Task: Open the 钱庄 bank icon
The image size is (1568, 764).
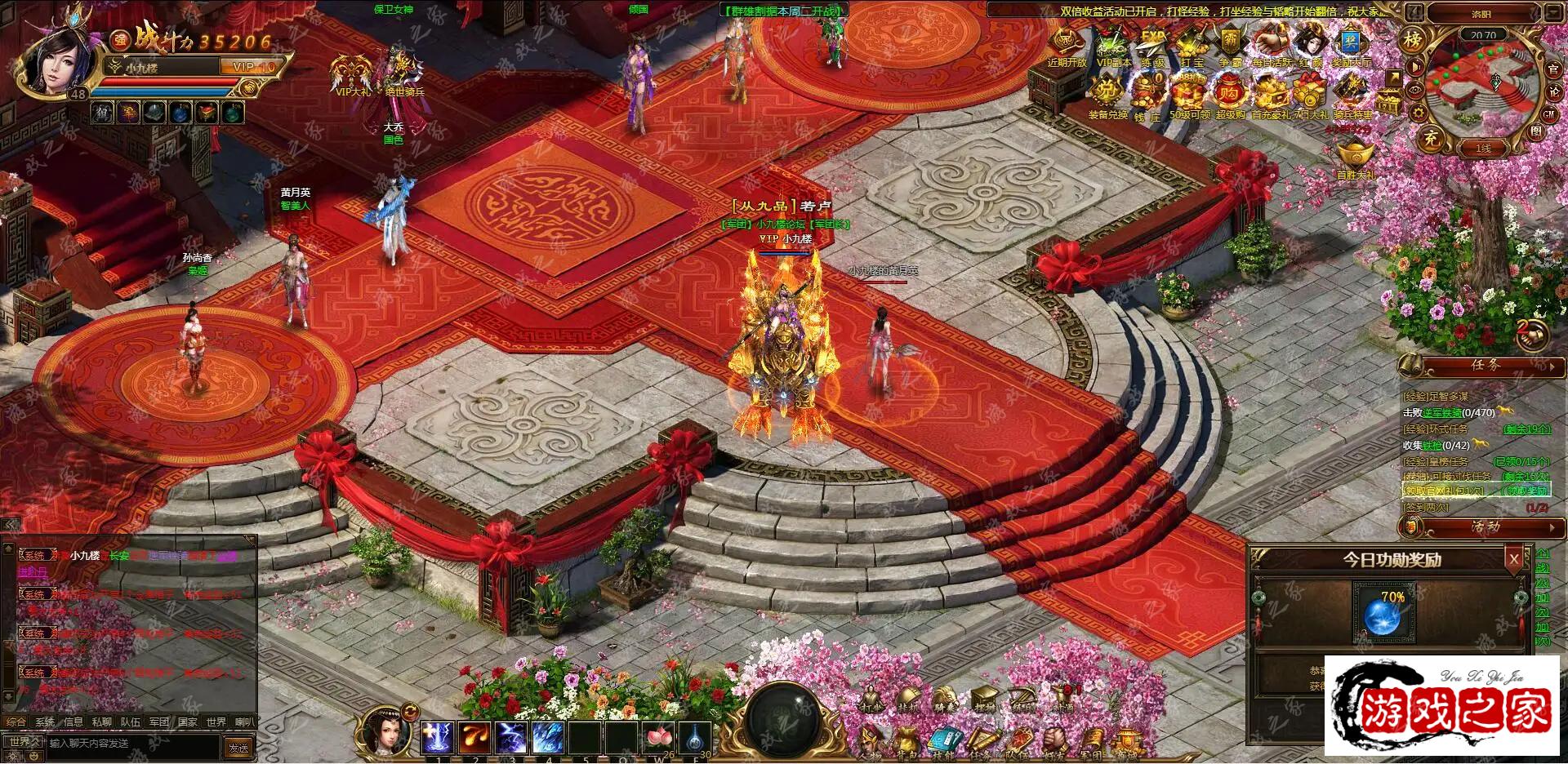Action: click(x=1148, y=92)
